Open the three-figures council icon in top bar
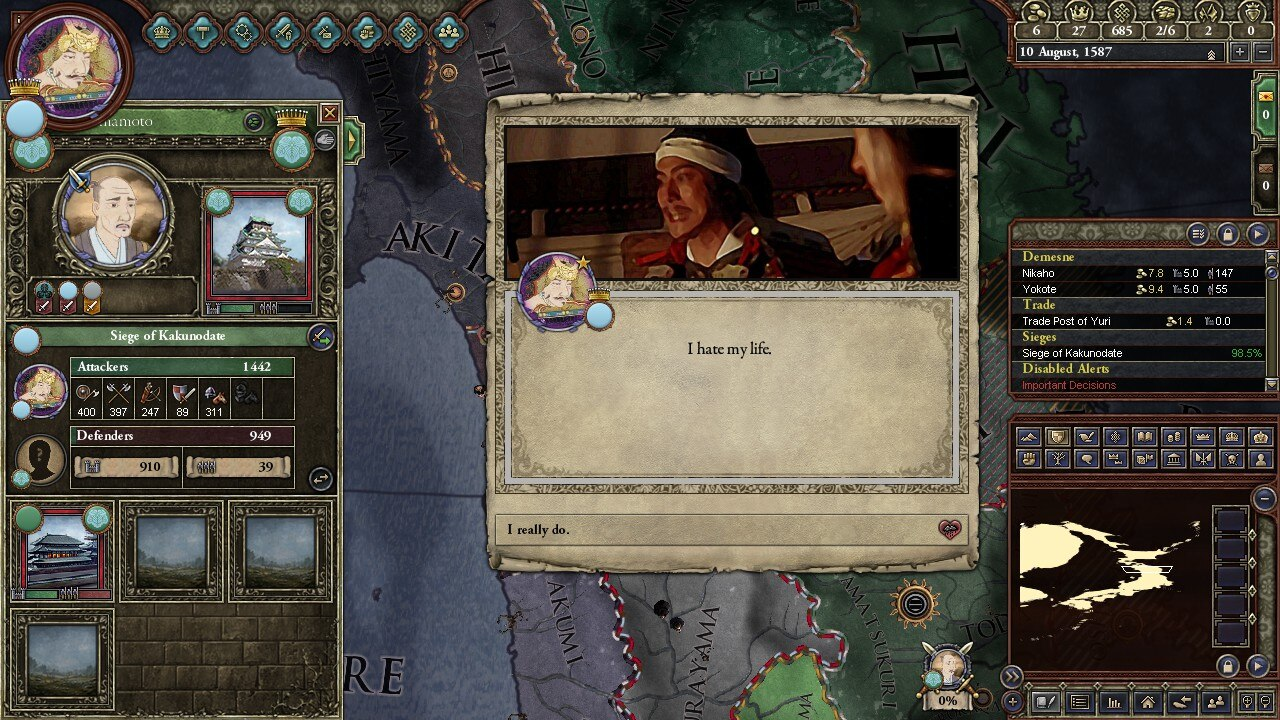Viewport: 1280px width, 720px height. [449, 32]
